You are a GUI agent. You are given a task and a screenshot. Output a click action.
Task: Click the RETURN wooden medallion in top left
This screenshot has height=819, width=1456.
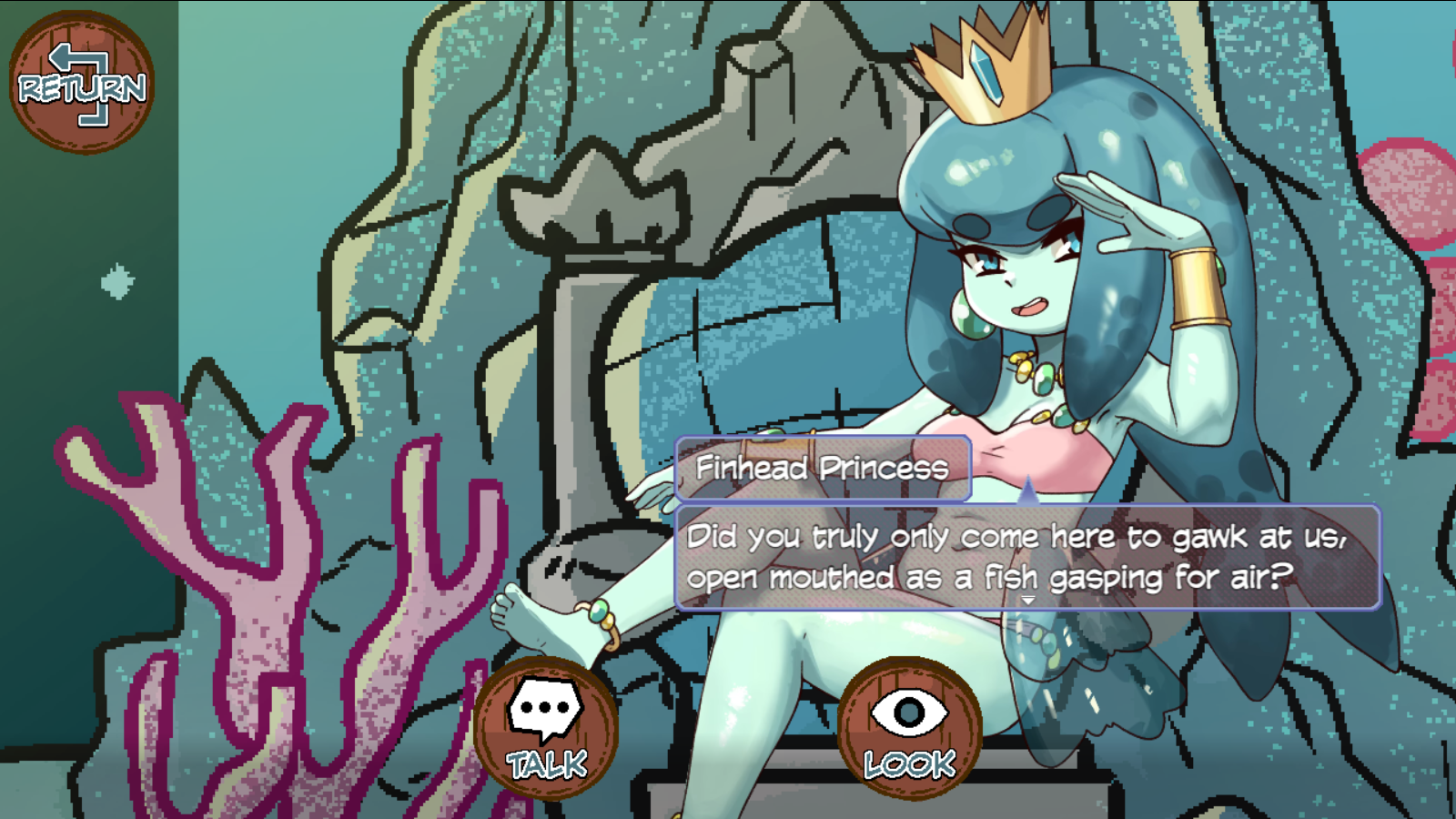80,82
